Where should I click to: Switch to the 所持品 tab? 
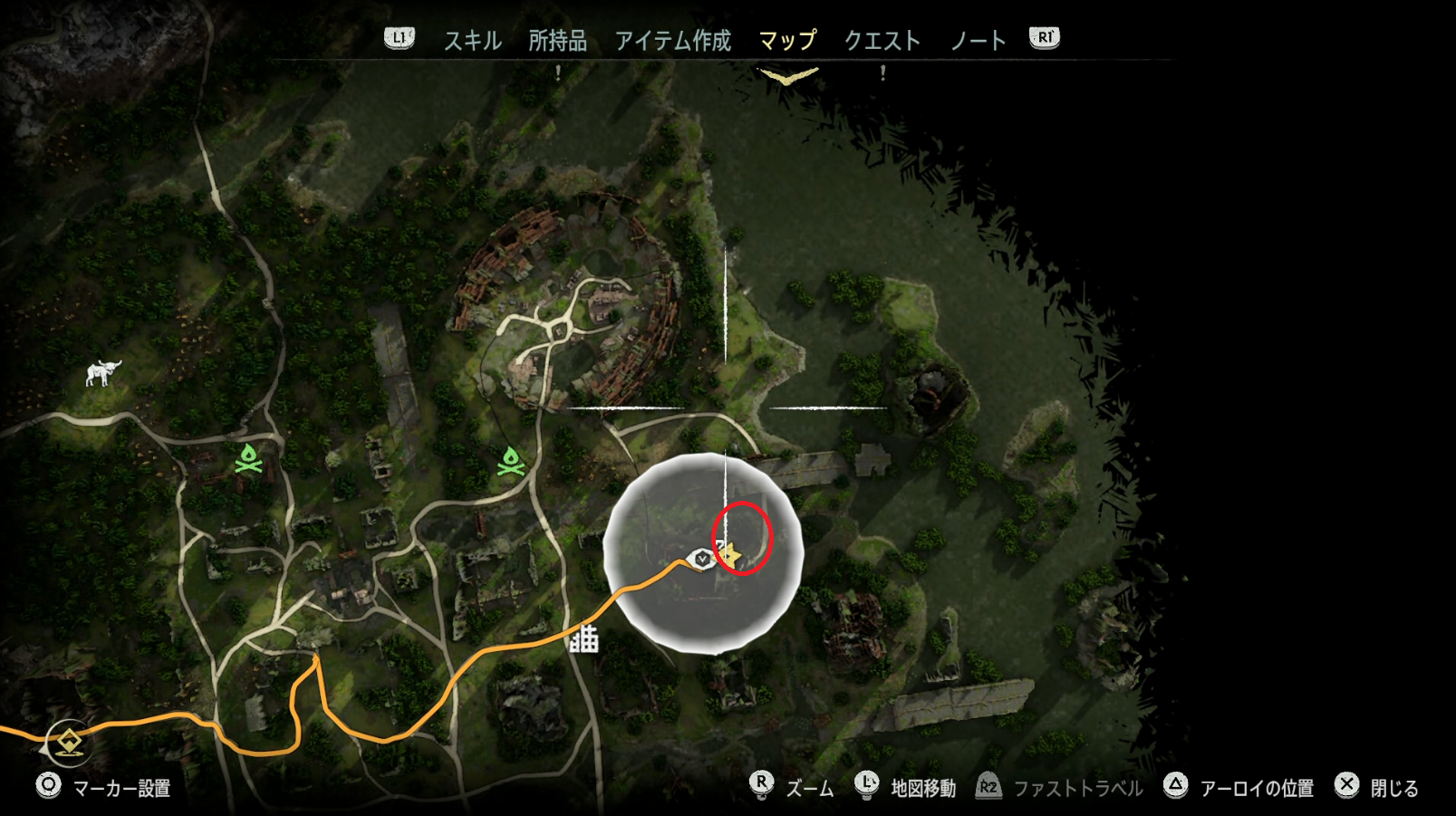[x=559, y=40]
